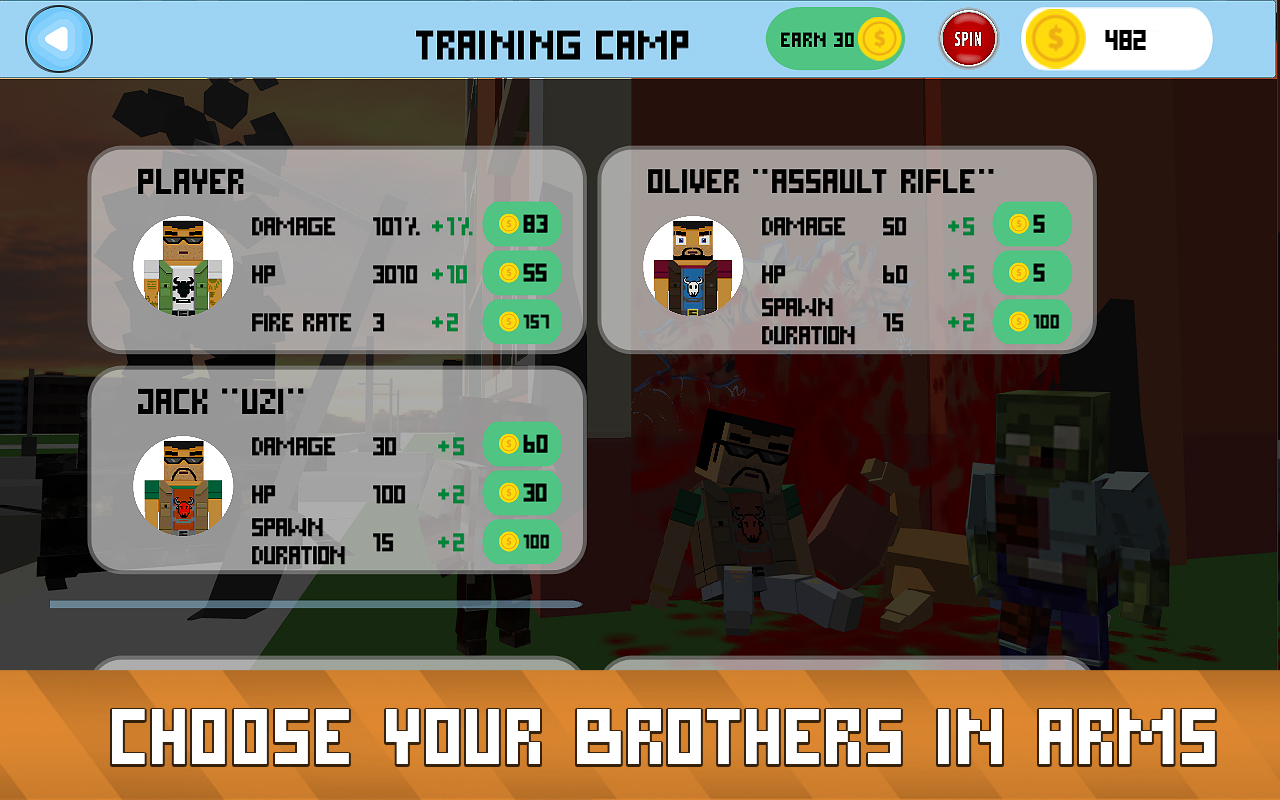Click Oliver "Assault Rifle" portrait icon
1280x800 pixels.
[x=694, y=265]
